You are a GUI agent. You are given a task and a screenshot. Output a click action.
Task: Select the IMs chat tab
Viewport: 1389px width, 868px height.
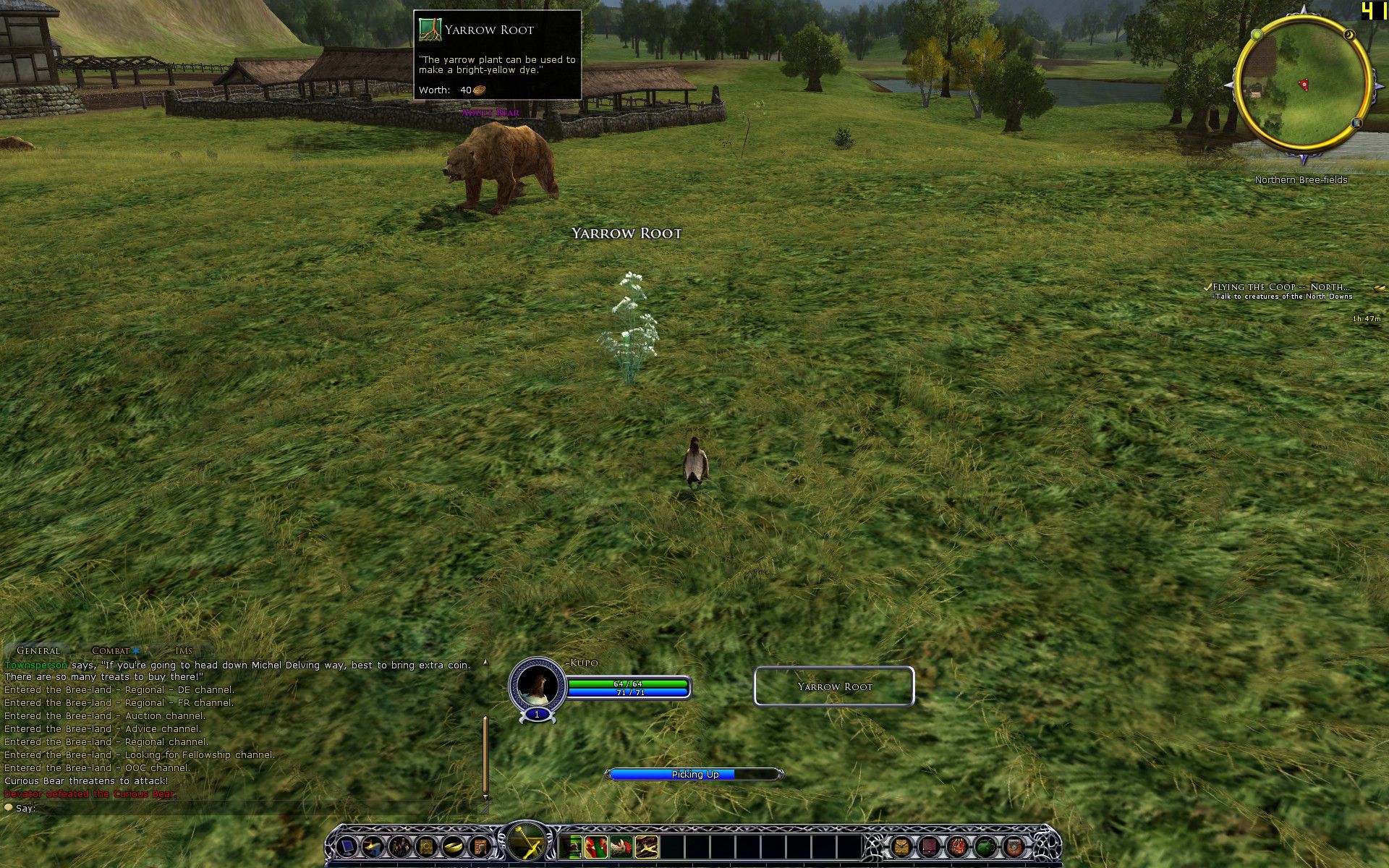point(183,650)
